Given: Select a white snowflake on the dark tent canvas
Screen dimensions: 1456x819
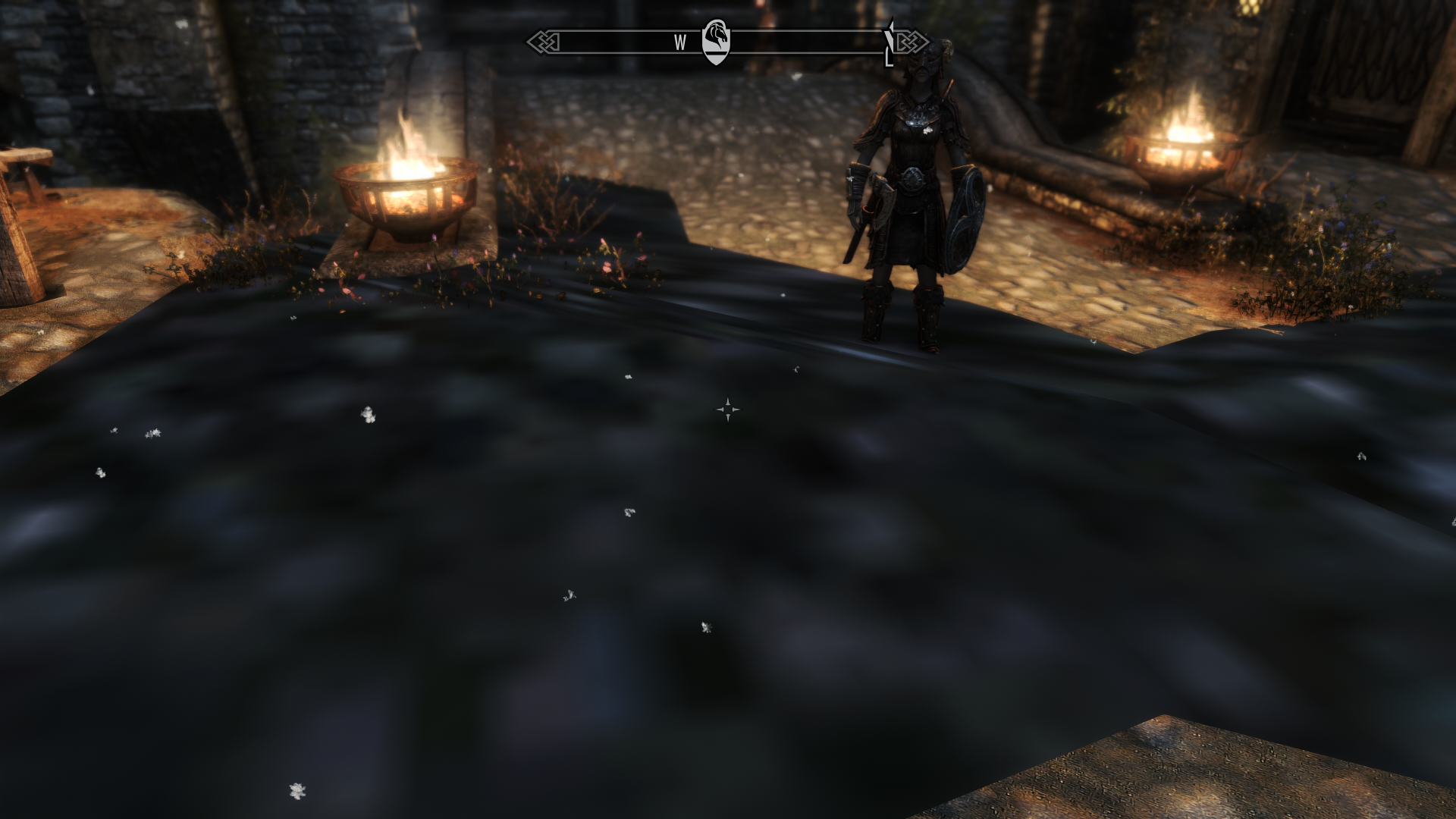Looking at the screenshot, I should (x=368, y=413).
